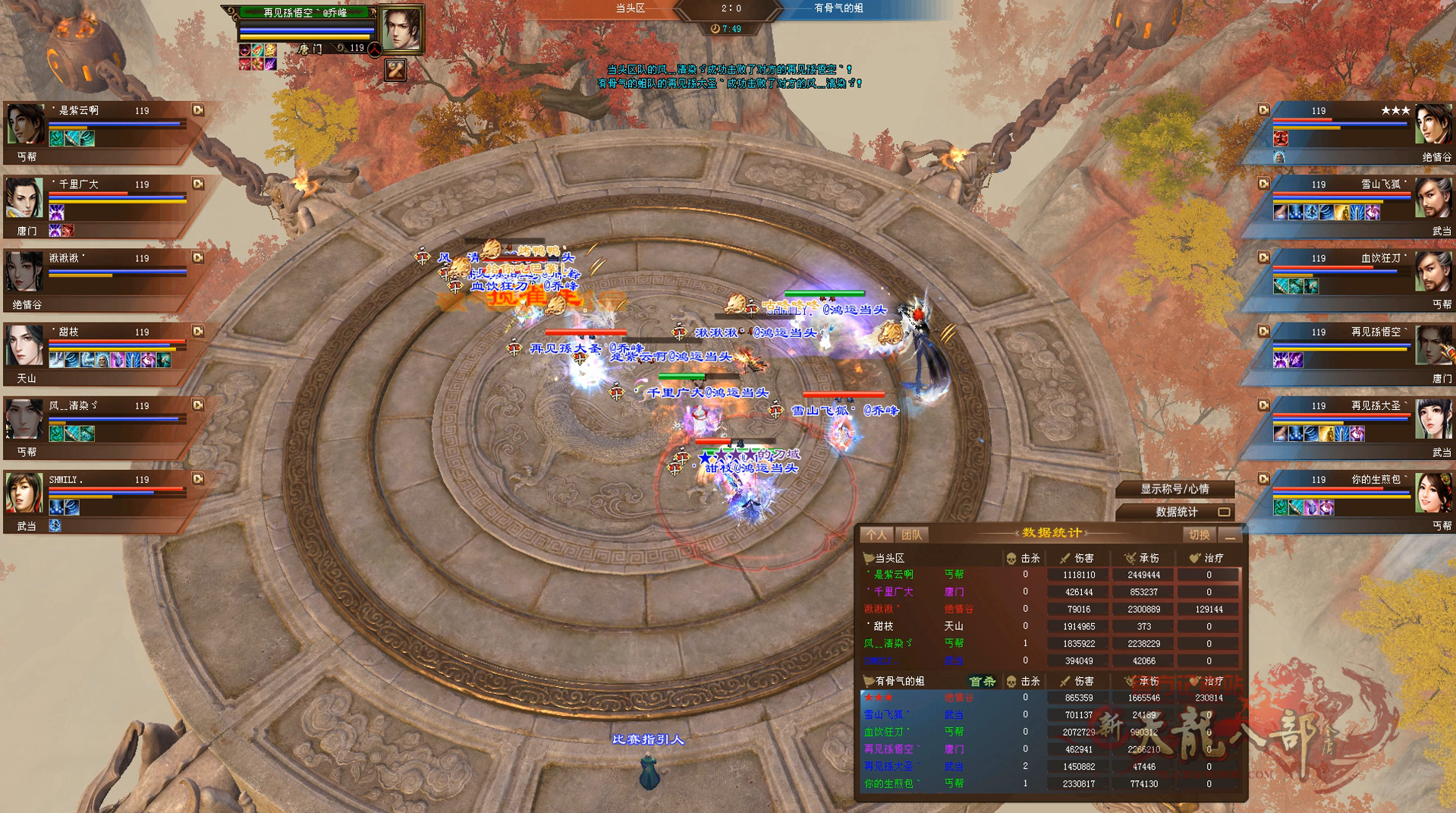
Task: Toggle 显示称号/心情 display
Action: (1175, 490)
